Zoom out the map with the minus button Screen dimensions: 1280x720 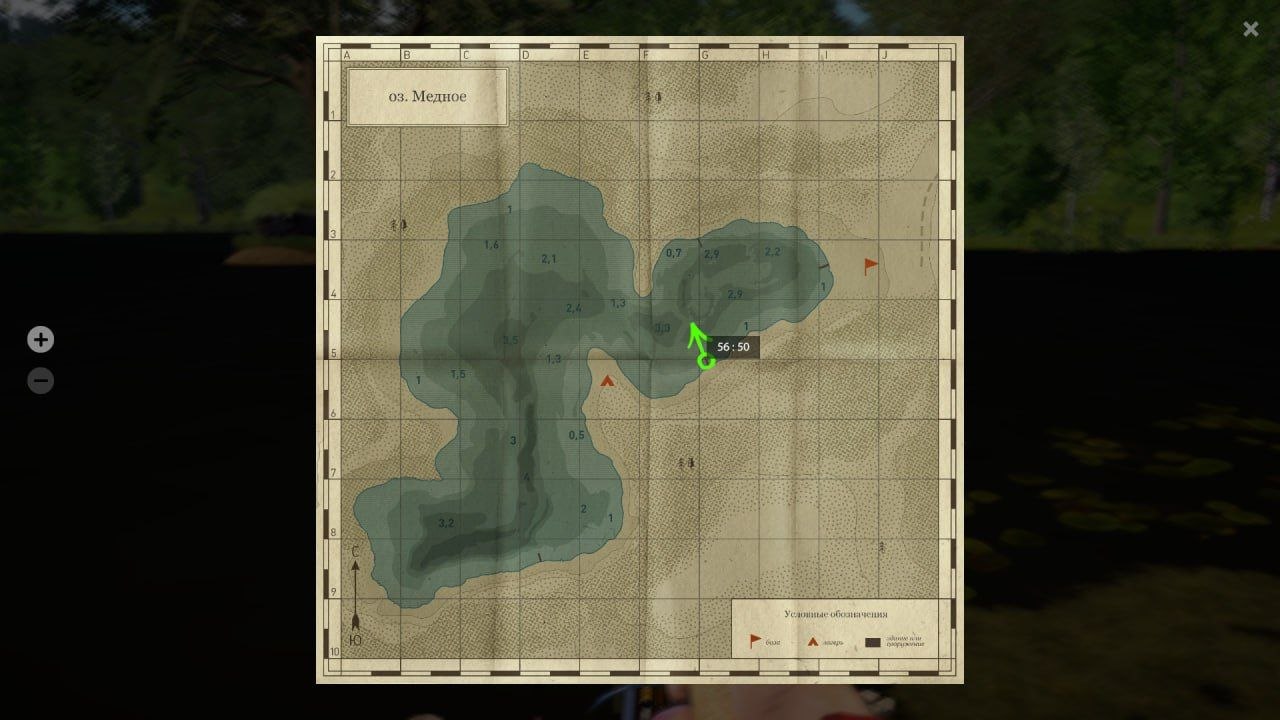tap(40, 381)
